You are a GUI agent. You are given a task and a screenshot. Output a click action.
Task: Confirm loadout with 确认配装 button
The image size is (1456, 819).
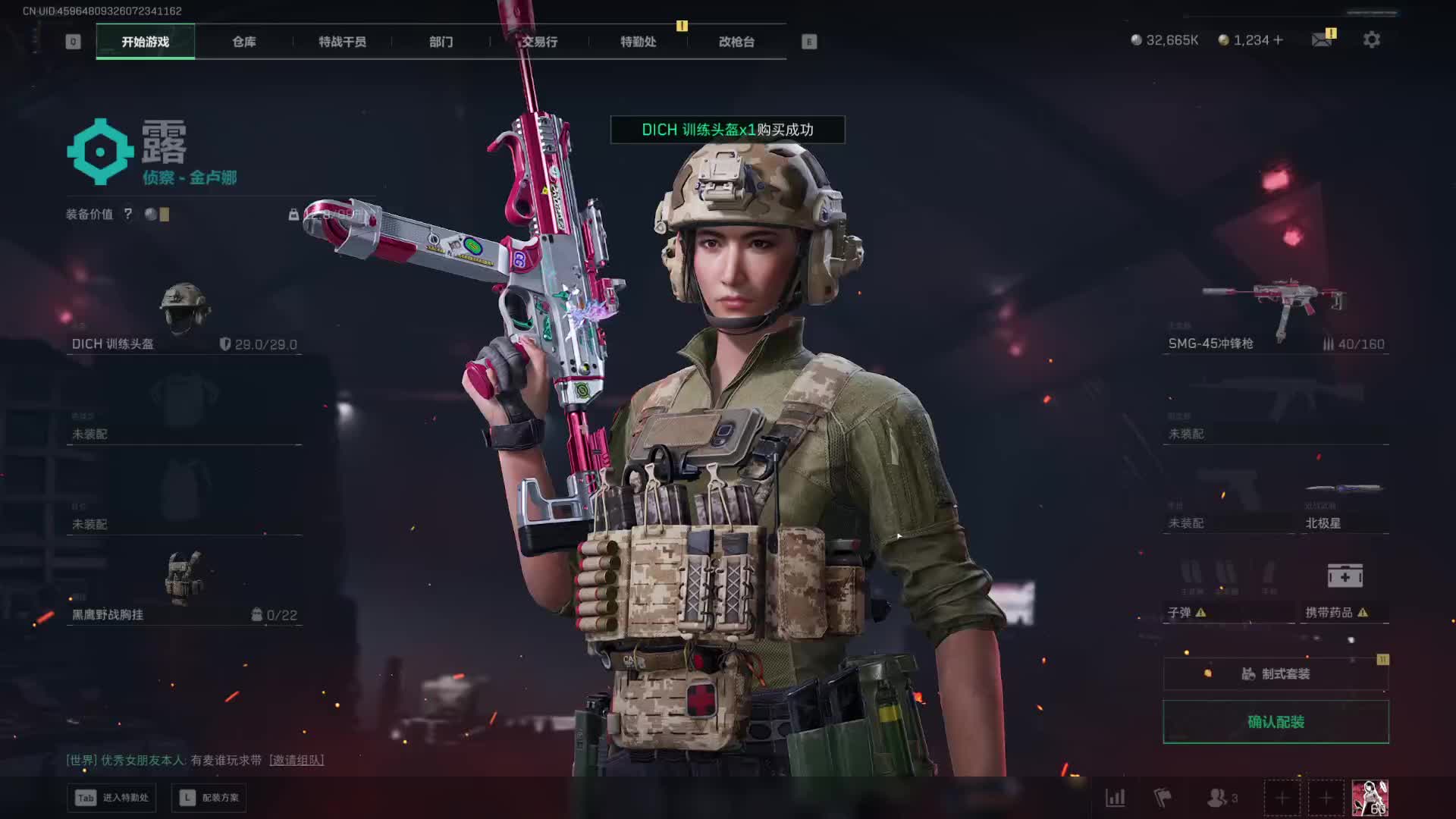pyautogui.click(x=1276, y=722)
